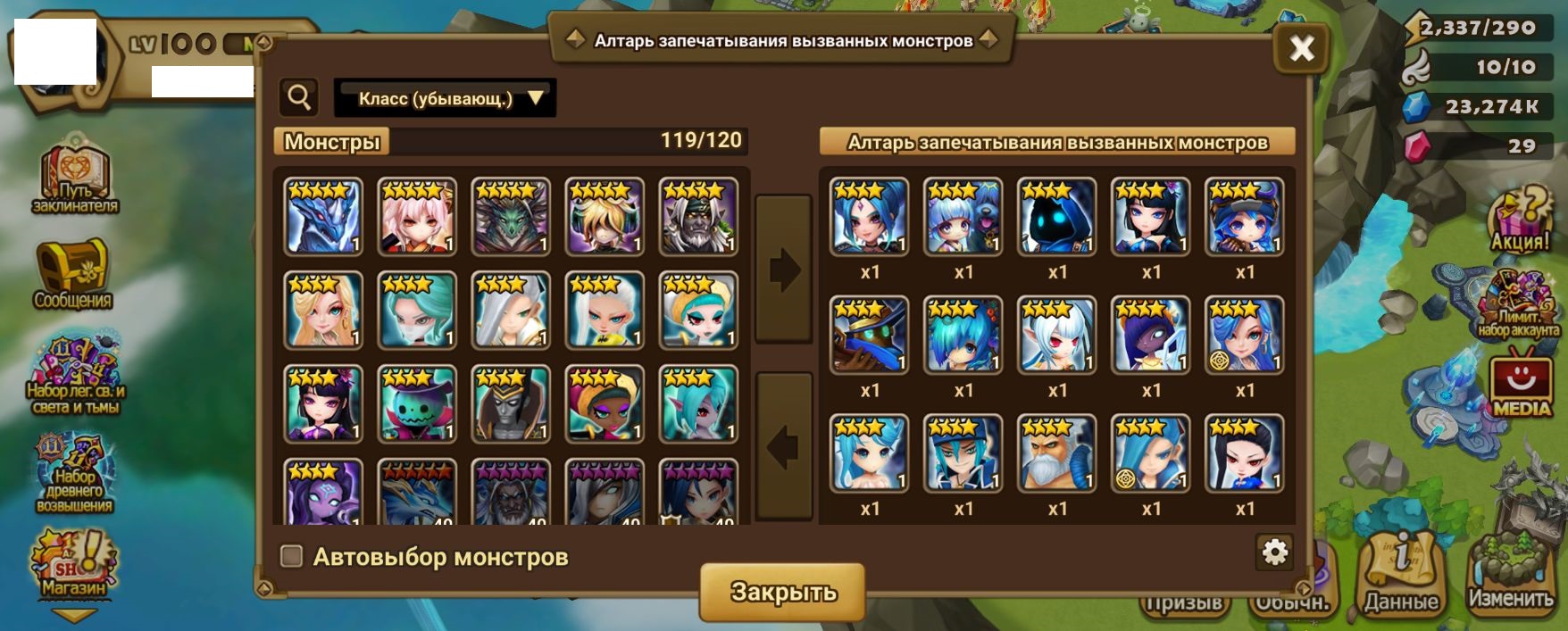Open the gear settings in the altar panel
1568x631 pixels.
point(1274,553)
